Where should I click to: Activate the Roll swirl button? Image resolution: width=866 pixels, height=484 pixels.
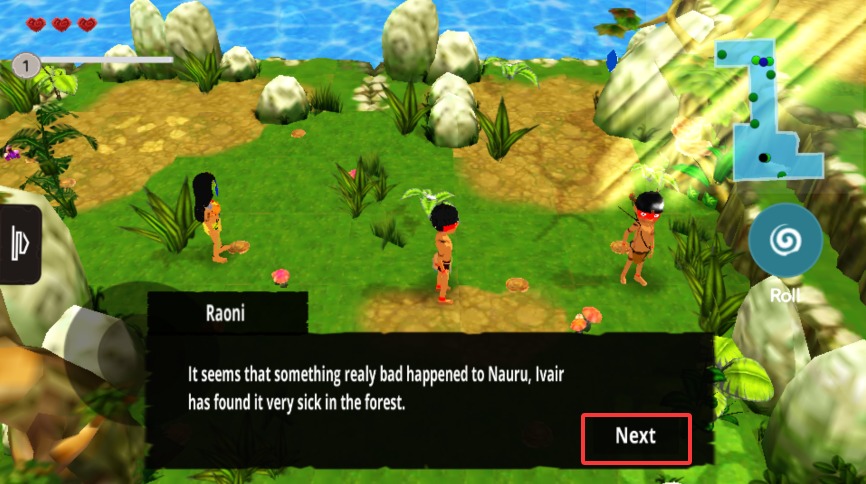(785, 241)
